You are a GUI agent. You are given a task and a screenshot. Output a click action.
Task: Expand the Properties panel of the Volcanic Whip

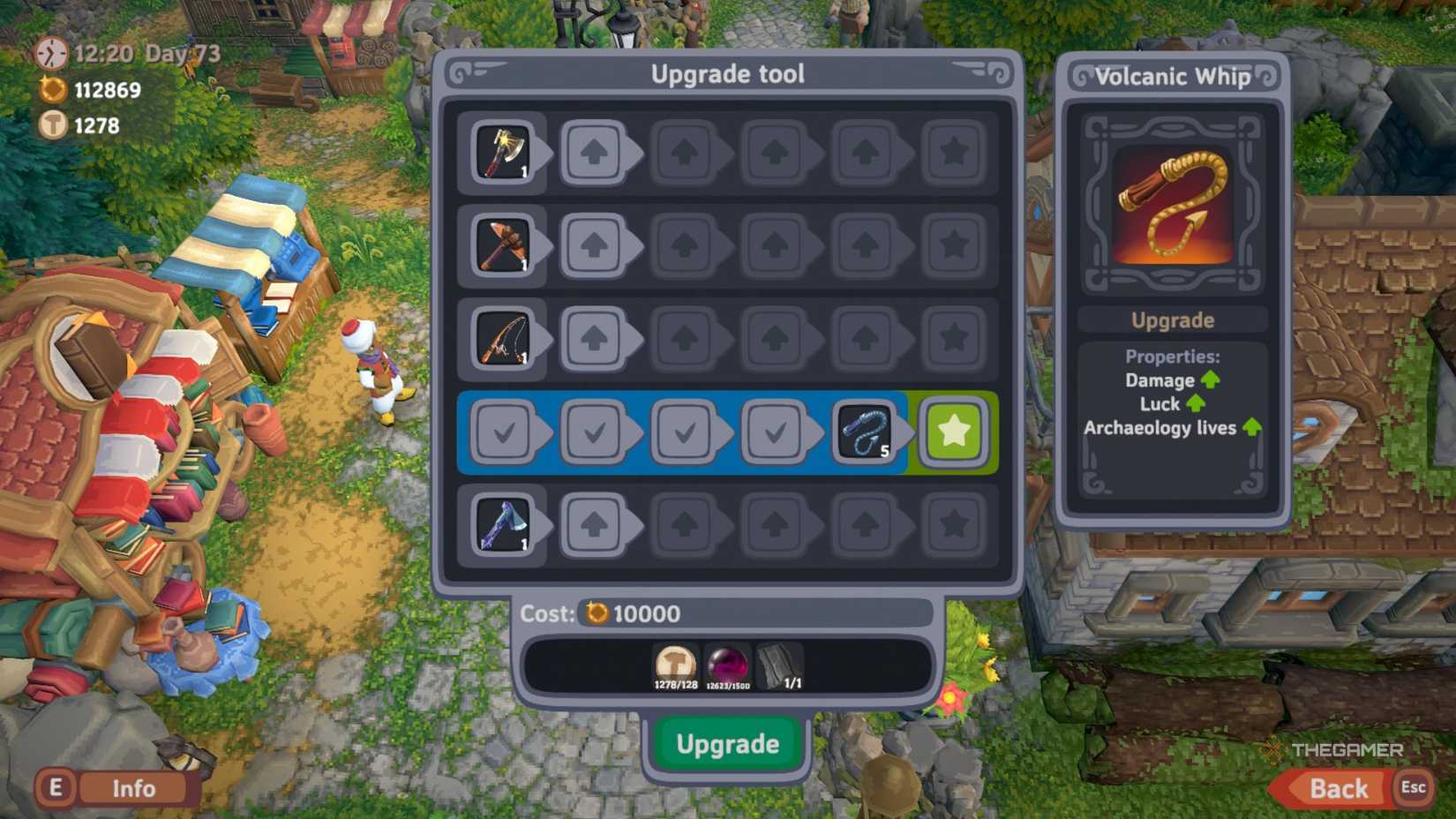[1172, 357]
